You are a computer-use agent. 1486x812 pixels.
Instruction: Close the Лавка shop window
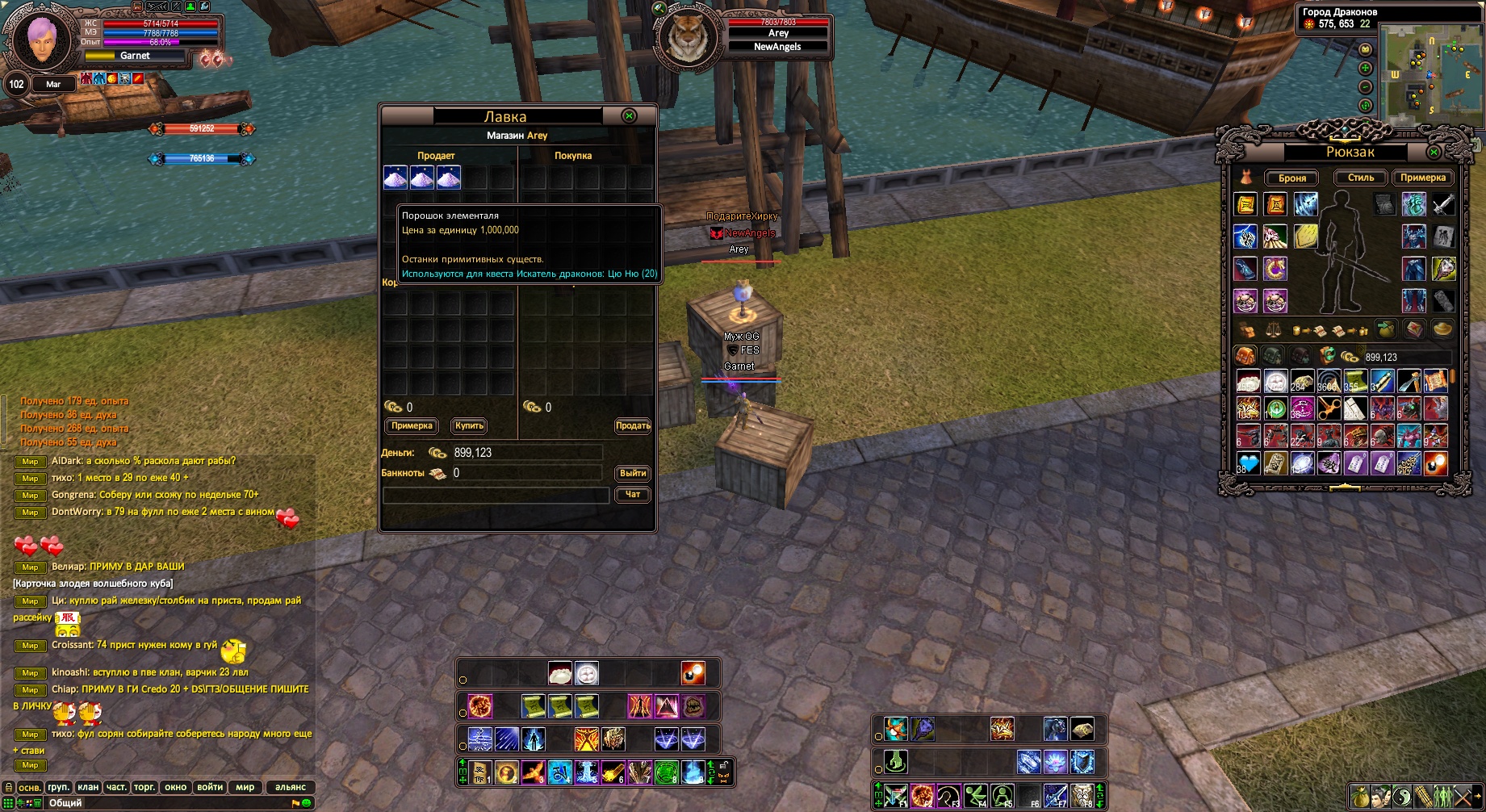(629, 116)
